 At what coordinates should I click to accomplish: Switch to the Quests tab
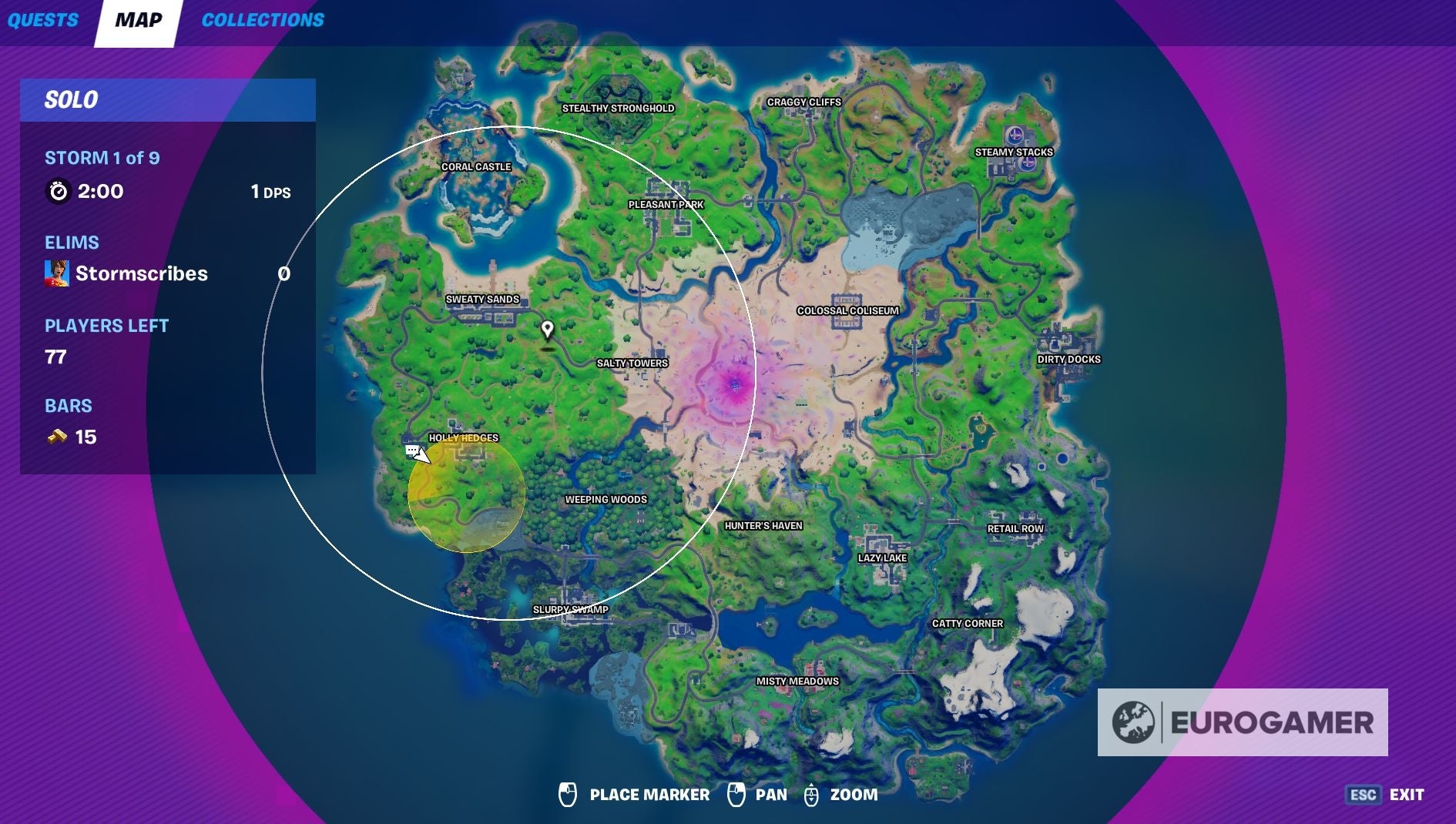[42, 20]
